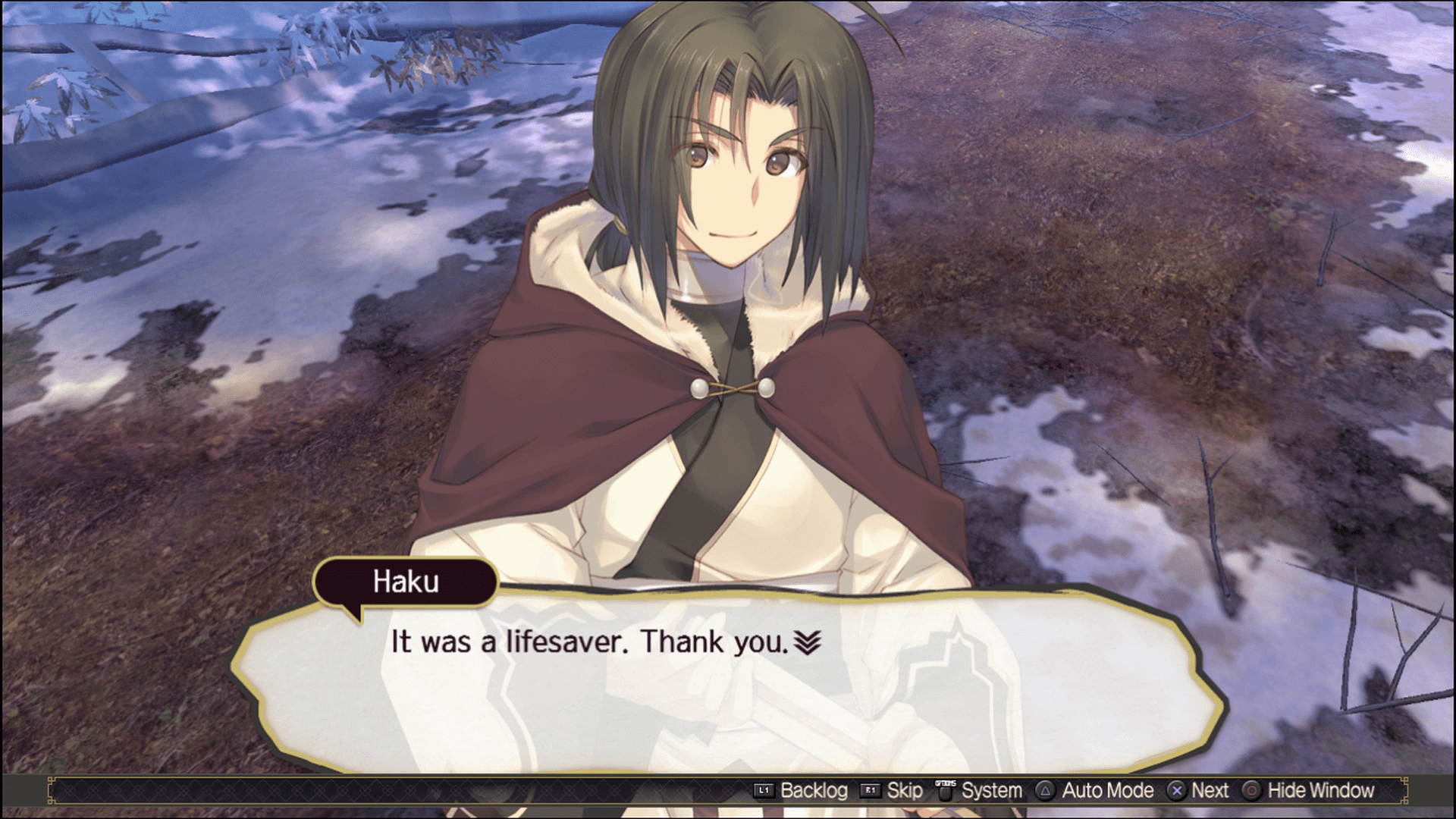This screenshot has width=1456, height=819.
Task: Click the L1 shoulder button icon beside Backlog
Action: [766, 790]
